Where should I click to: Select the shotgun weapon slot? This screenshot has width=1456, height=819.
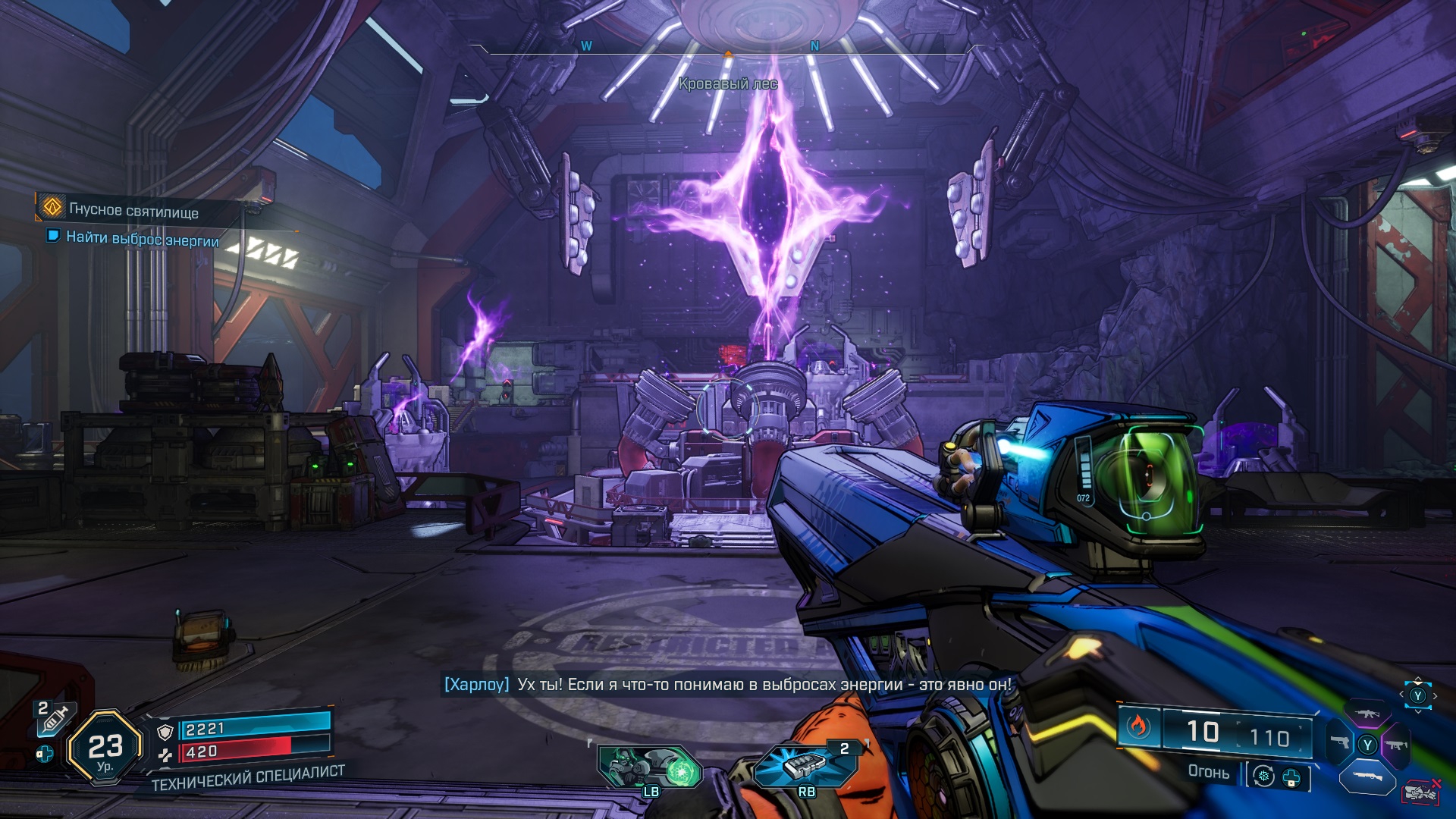[1367, 777]
